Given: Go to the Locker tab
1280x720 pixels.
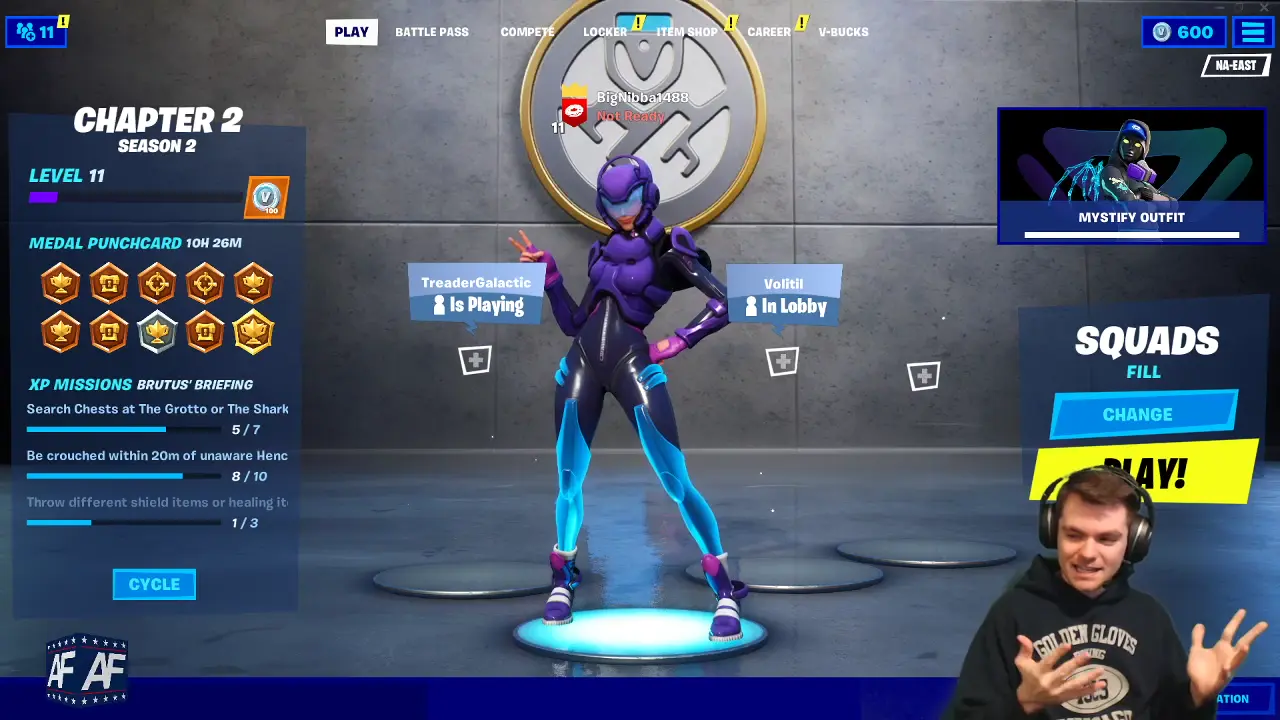Looking at the screenshot, I should tap(605, 32).
